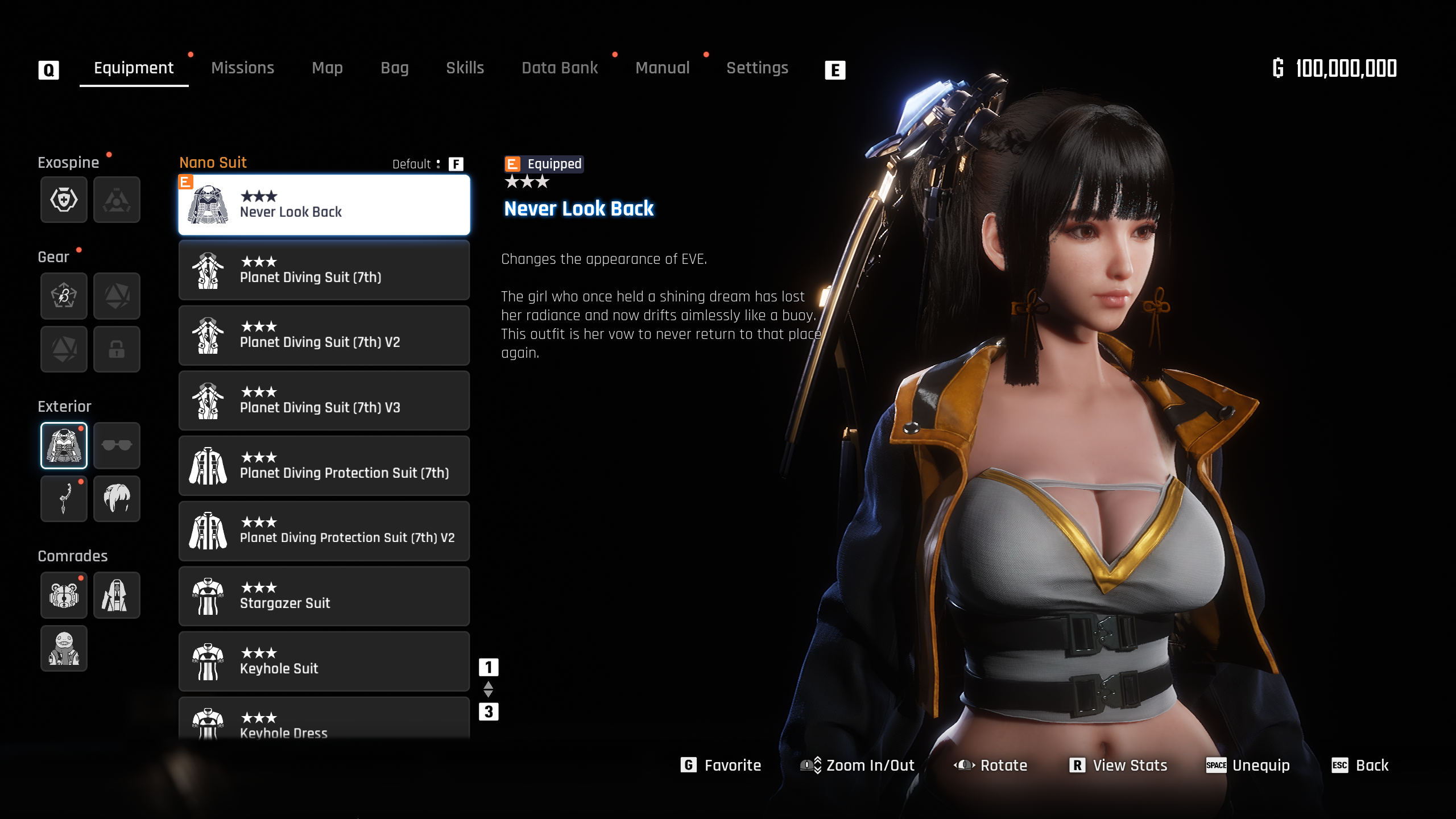Open the hairstyle exterior slot

(x=117, y=499)
